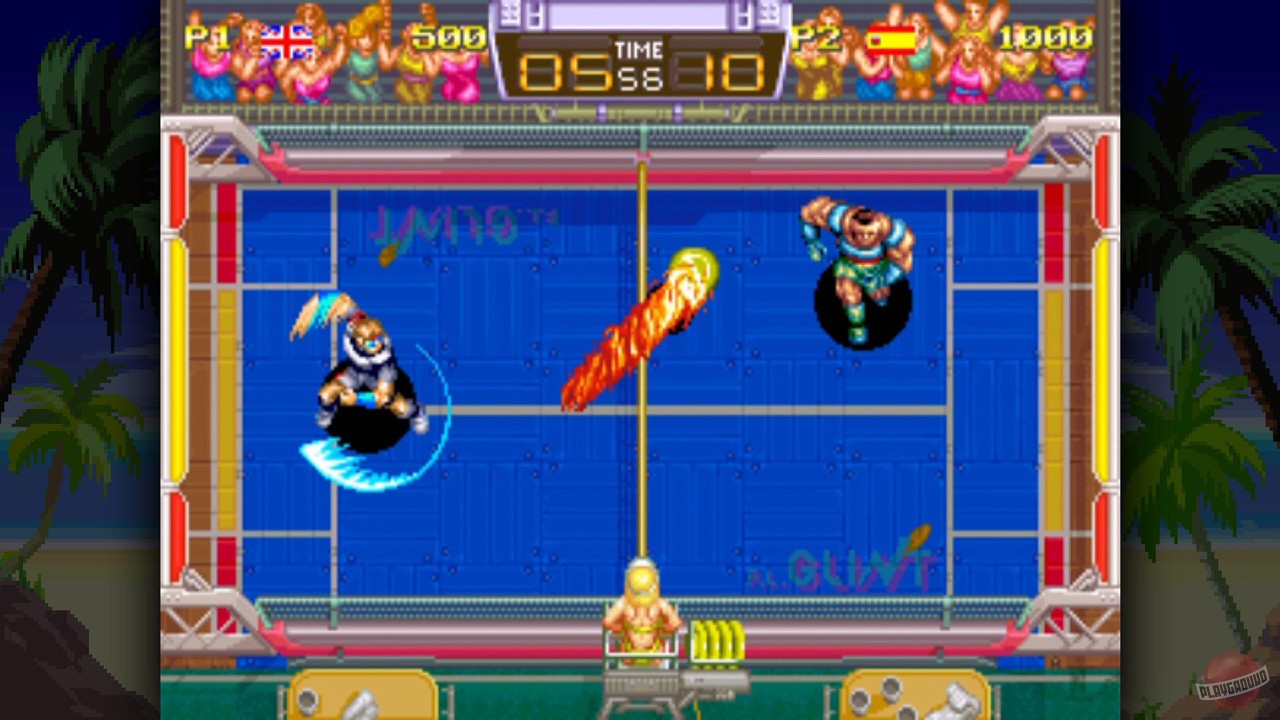The width and height of the screenshot is (1280, 720).
Task: Click Player 1 score of 500
Action: (x=449, y=40)
